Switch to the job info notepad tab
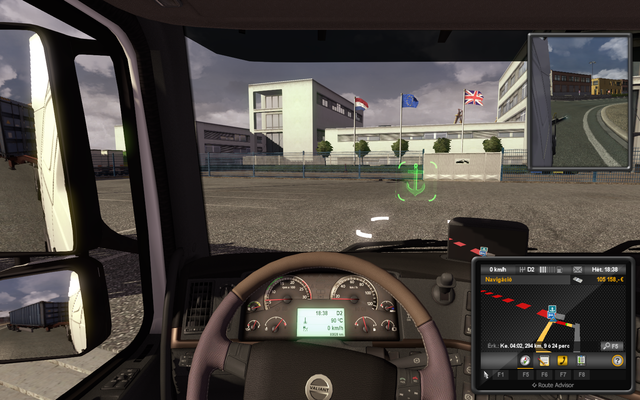Image resolution: width=640 pixels, height=400 pixels. pos(543,359)
